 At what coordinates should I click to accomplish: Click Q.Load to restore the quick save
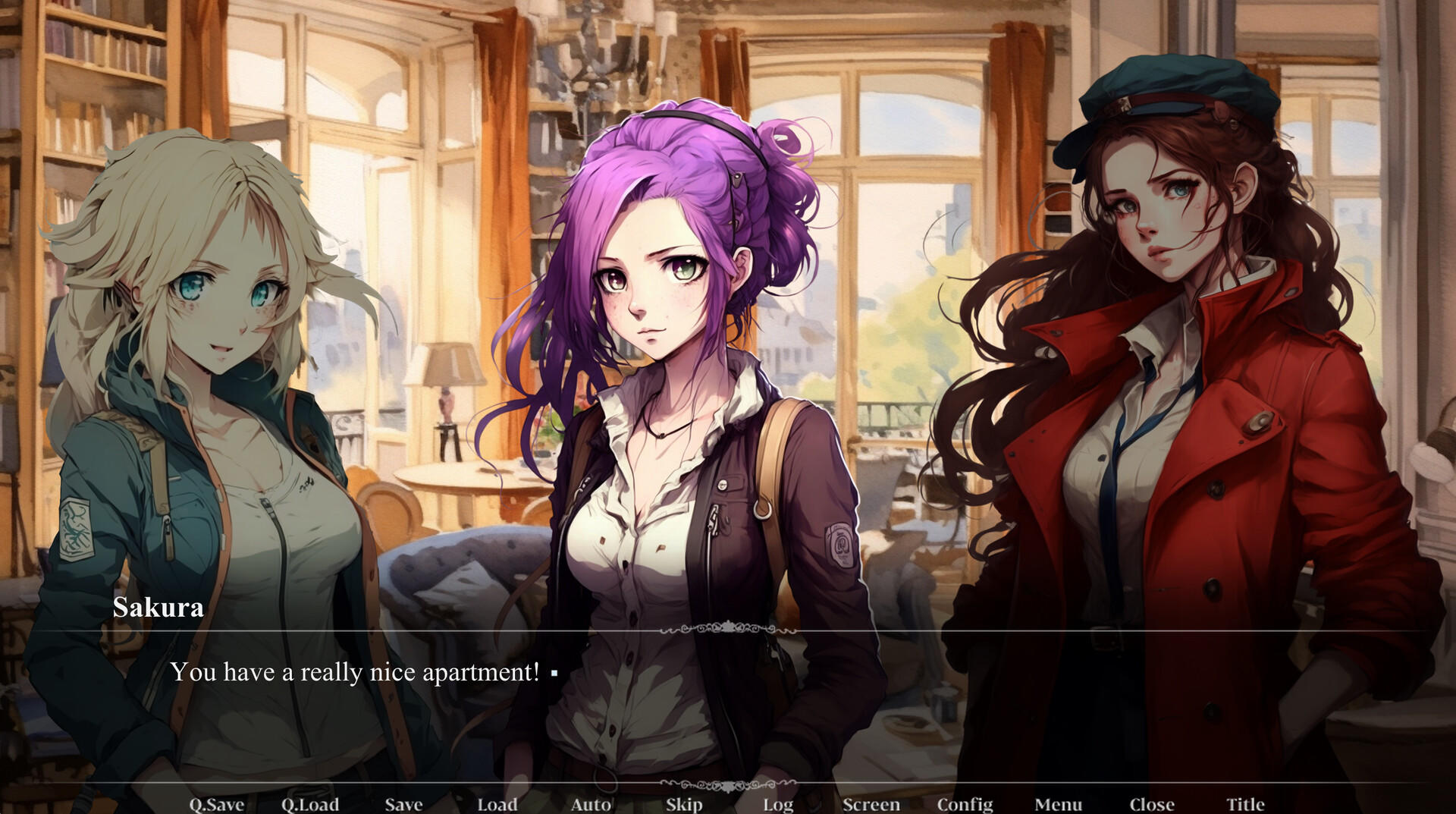click(311, 803)
